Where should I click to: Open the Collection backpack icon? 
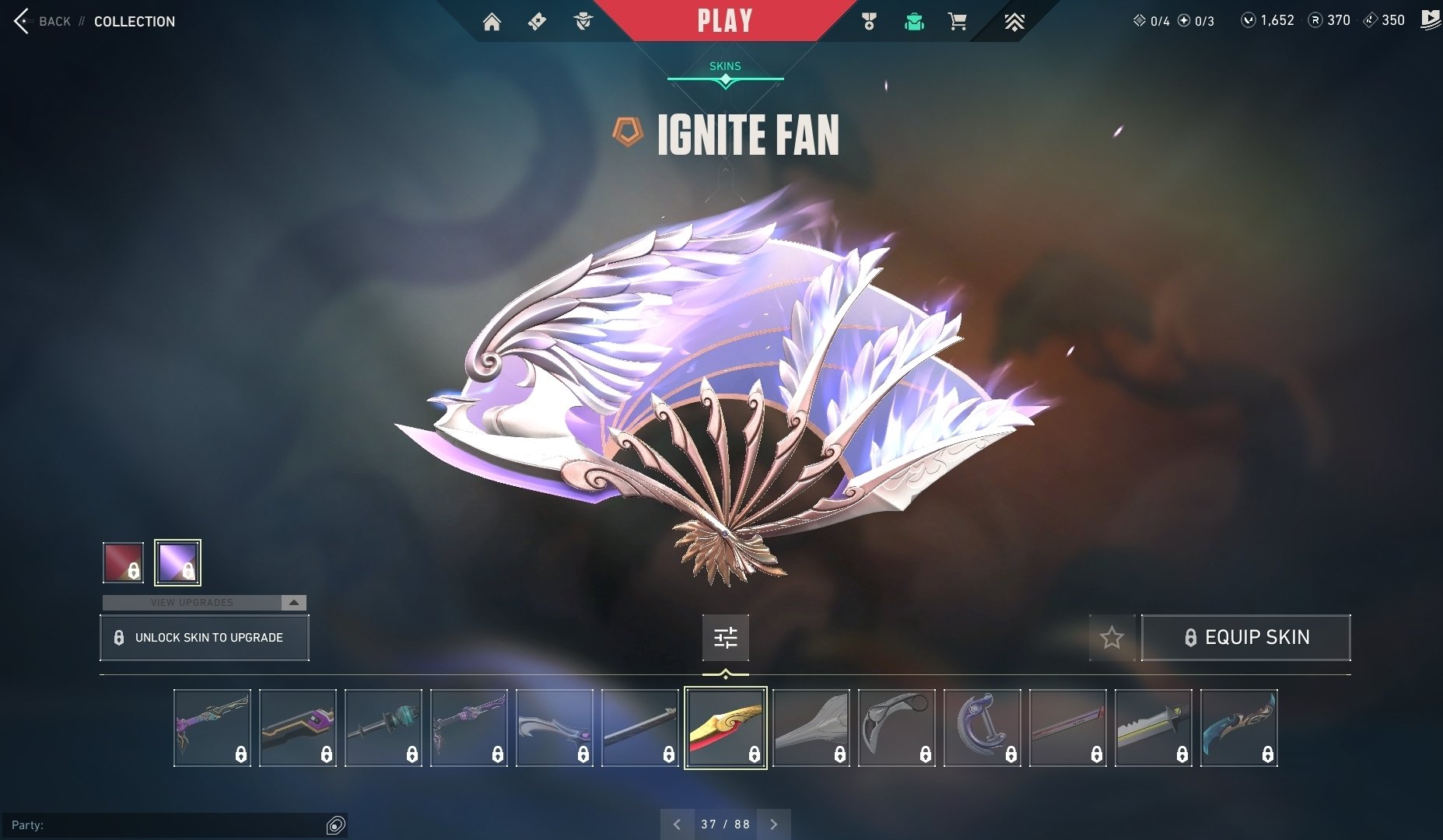tap(914, 21)
